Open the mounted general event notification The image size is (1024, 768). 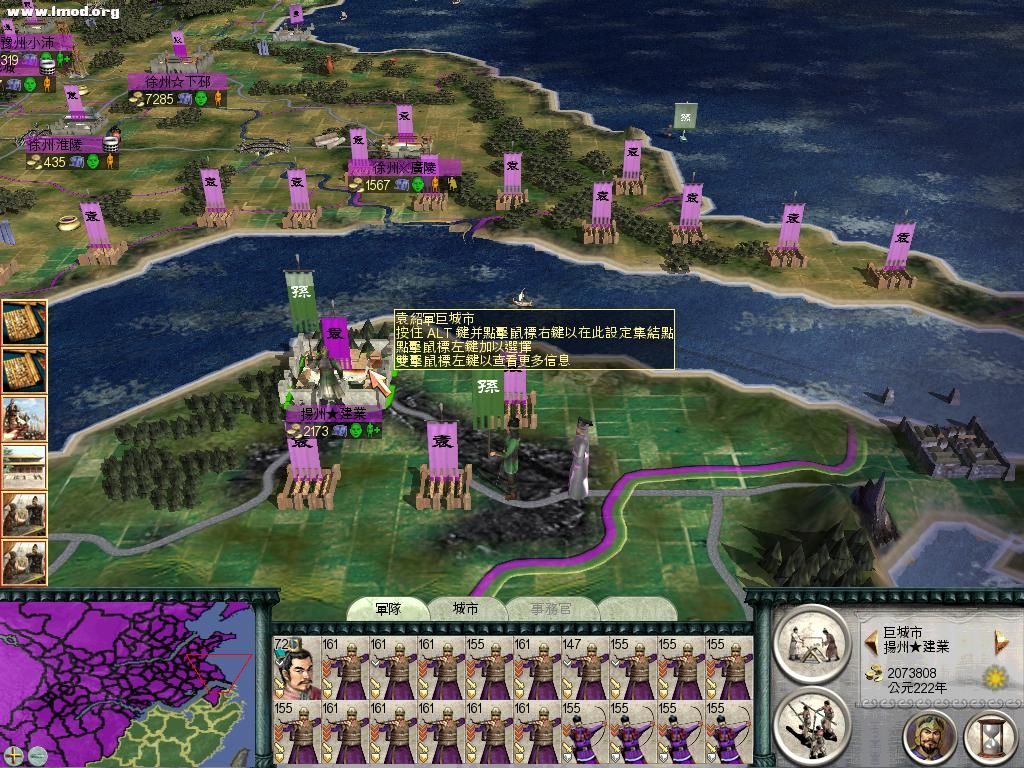(24, 418)
